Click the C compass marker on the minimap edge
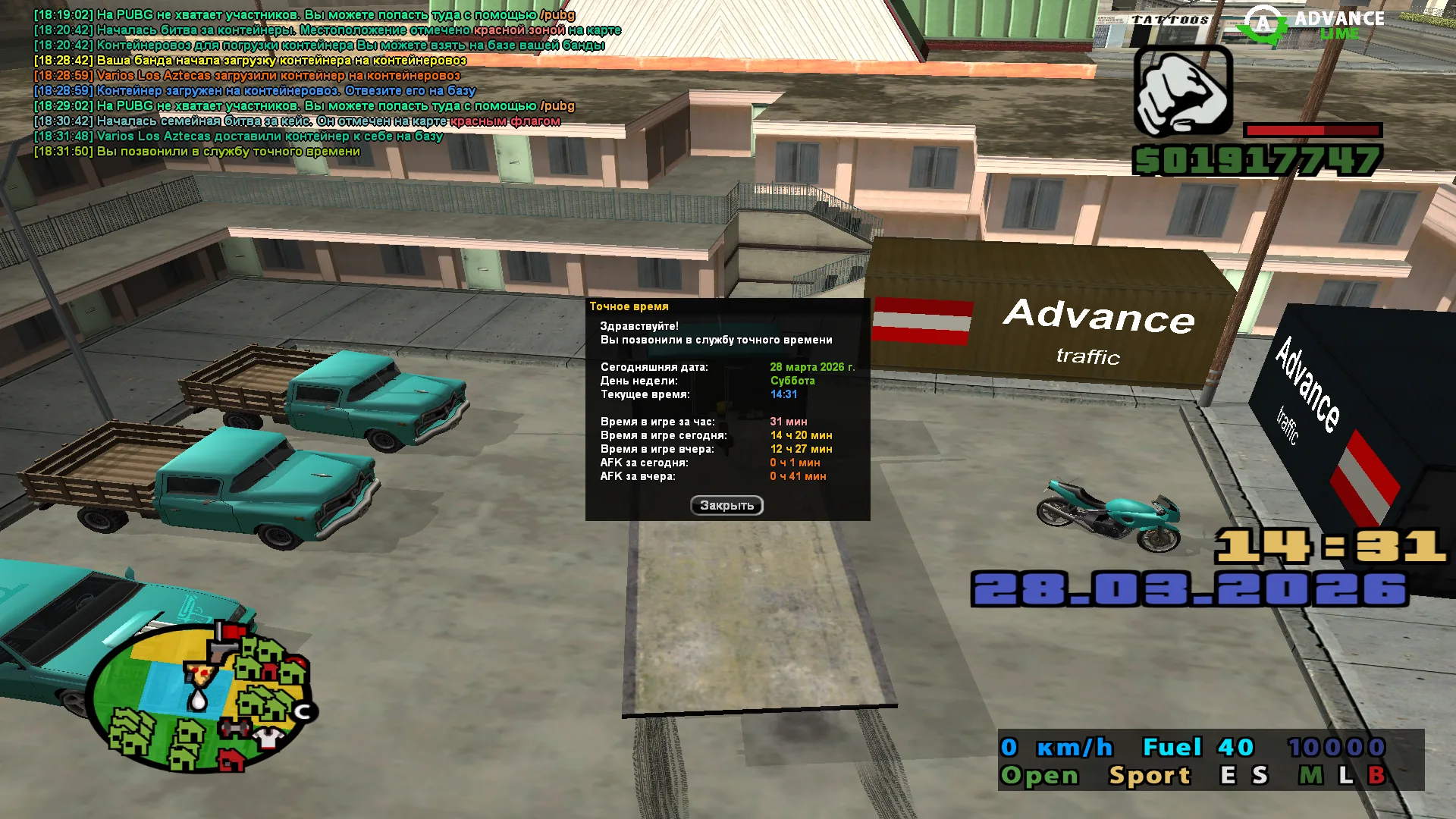 (304, 711)
